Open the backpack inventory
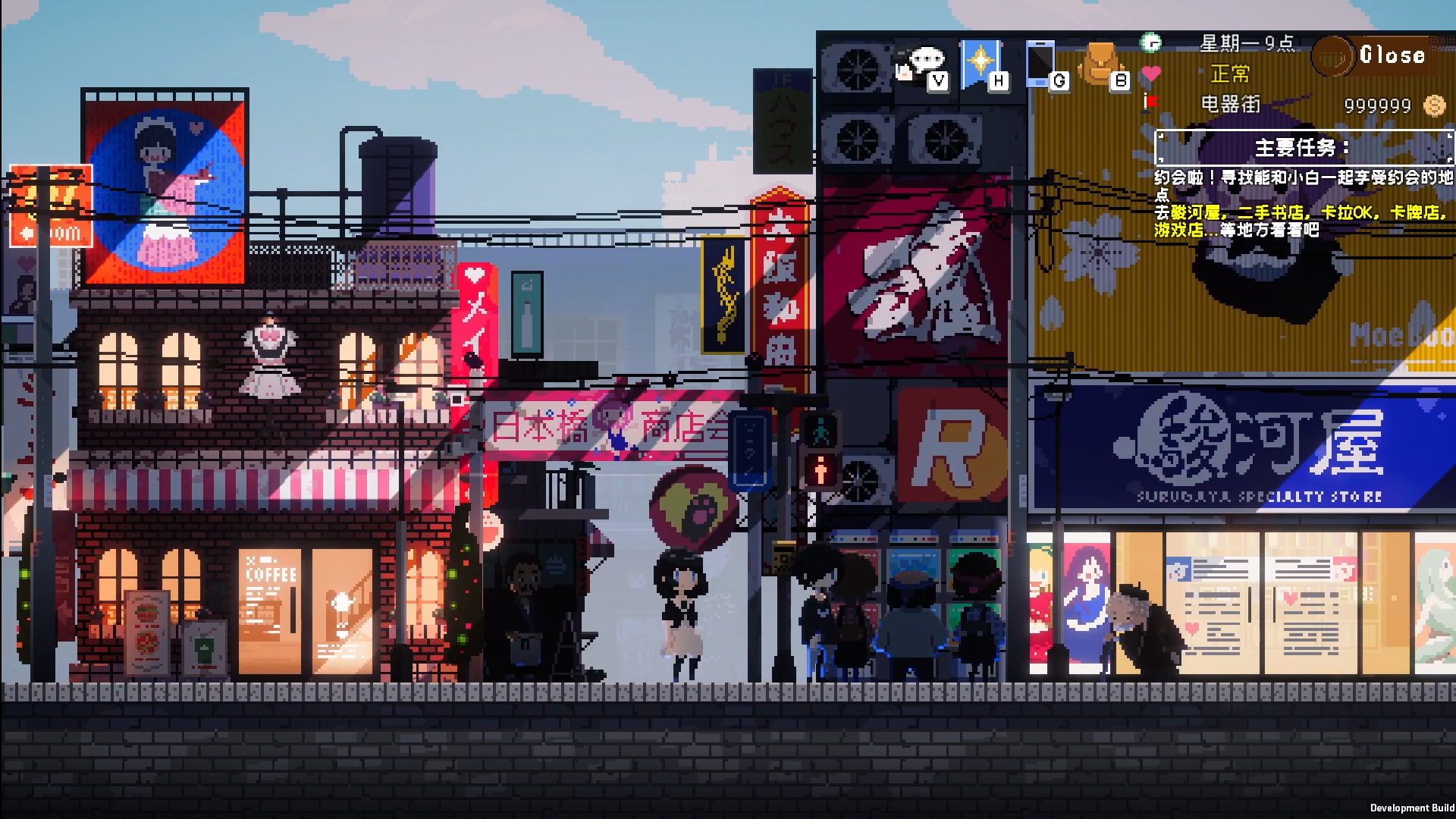 click(x=1102, y=63)
